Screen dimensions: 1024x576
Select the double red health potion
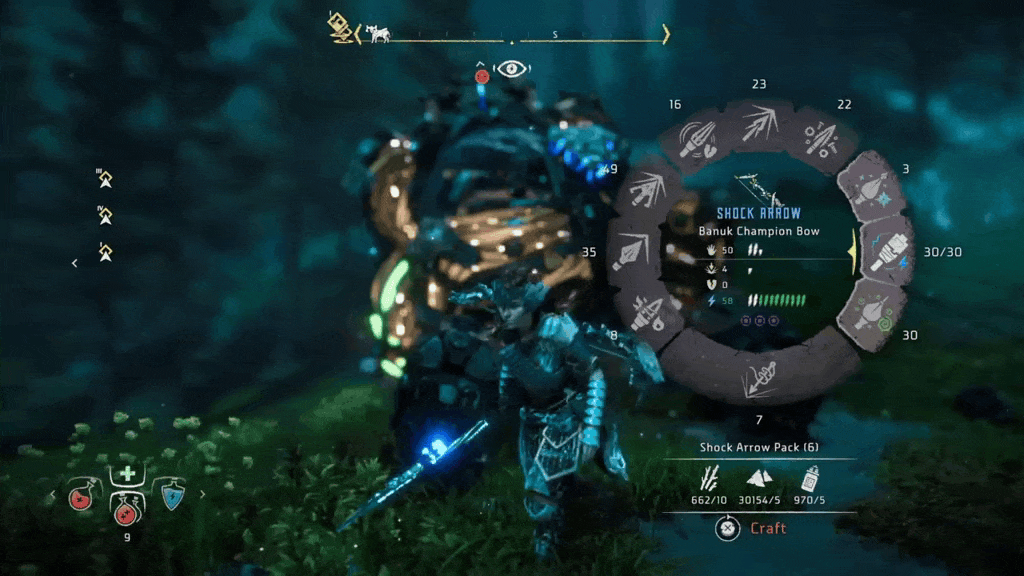127,512
